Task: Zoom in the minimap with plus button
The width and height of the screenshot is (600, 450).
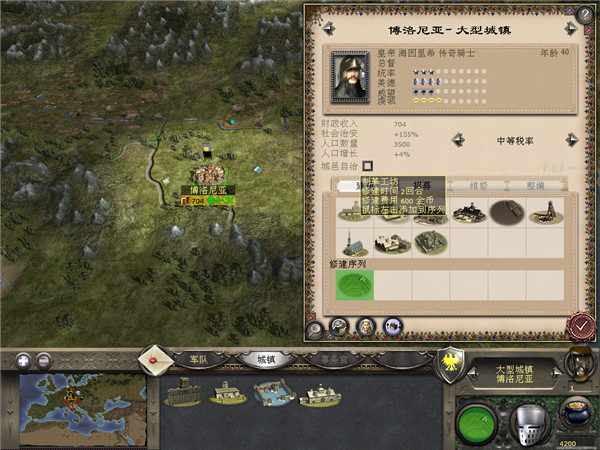Action: pyautogui.click(x=21, y=360)
